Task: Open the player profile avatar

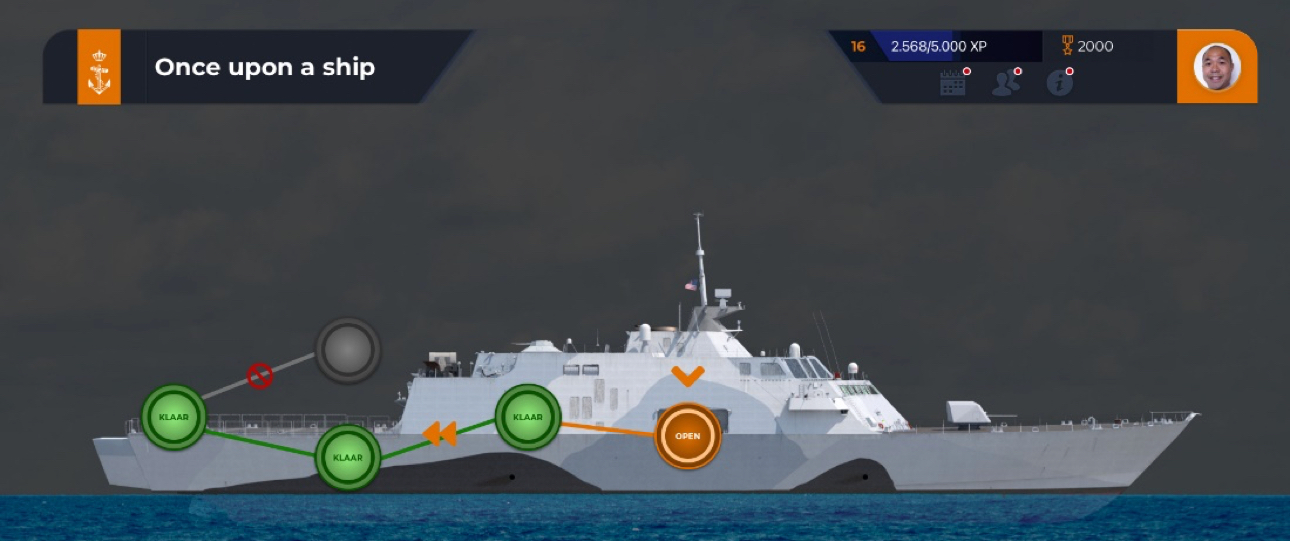Action: tap(1217, 67)
